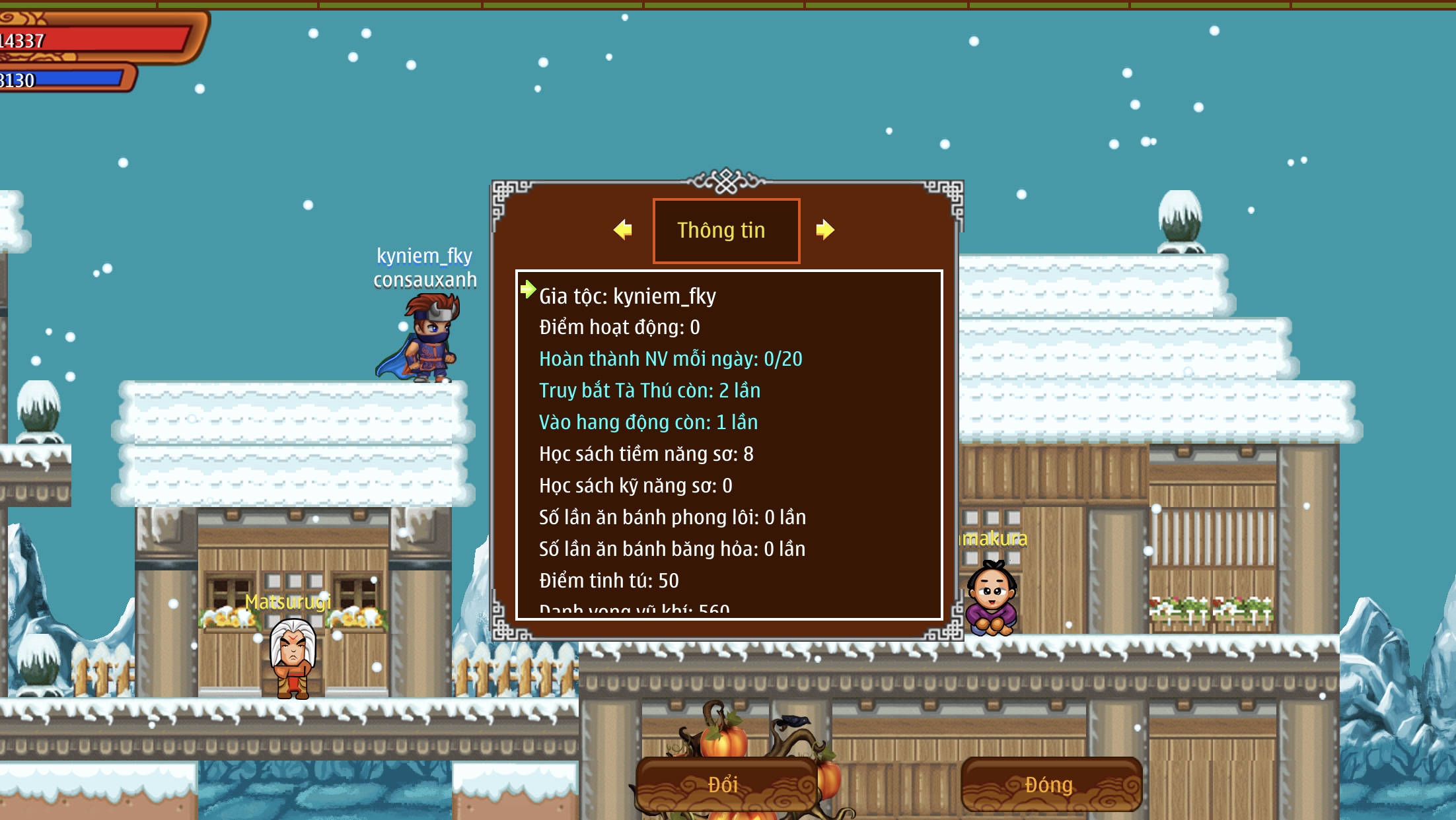Select the Vào hang động còn row

click(x=648, y=423)
